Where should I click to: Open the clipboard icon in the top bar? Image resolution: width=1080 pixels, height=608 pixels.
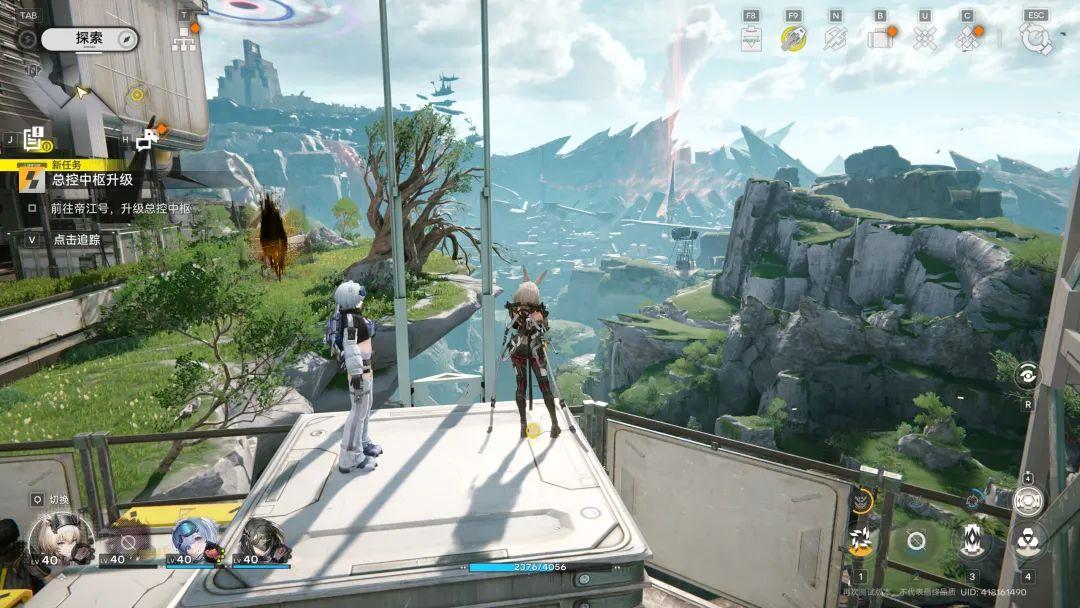coord(751,38)
